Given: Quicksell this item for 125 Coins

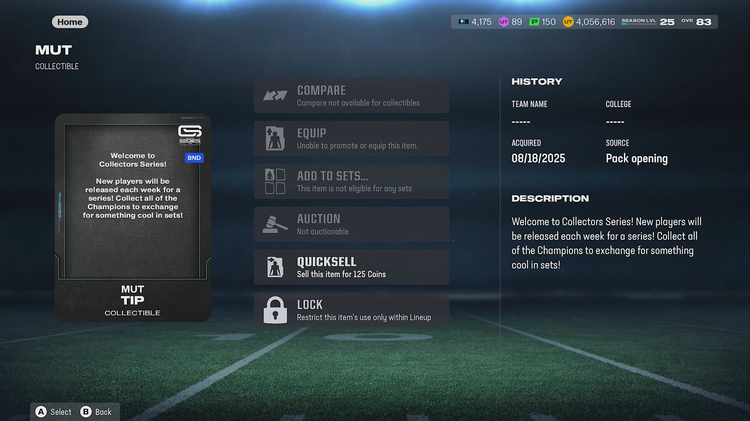Looking at the screenshot, I should pos(351,267).
